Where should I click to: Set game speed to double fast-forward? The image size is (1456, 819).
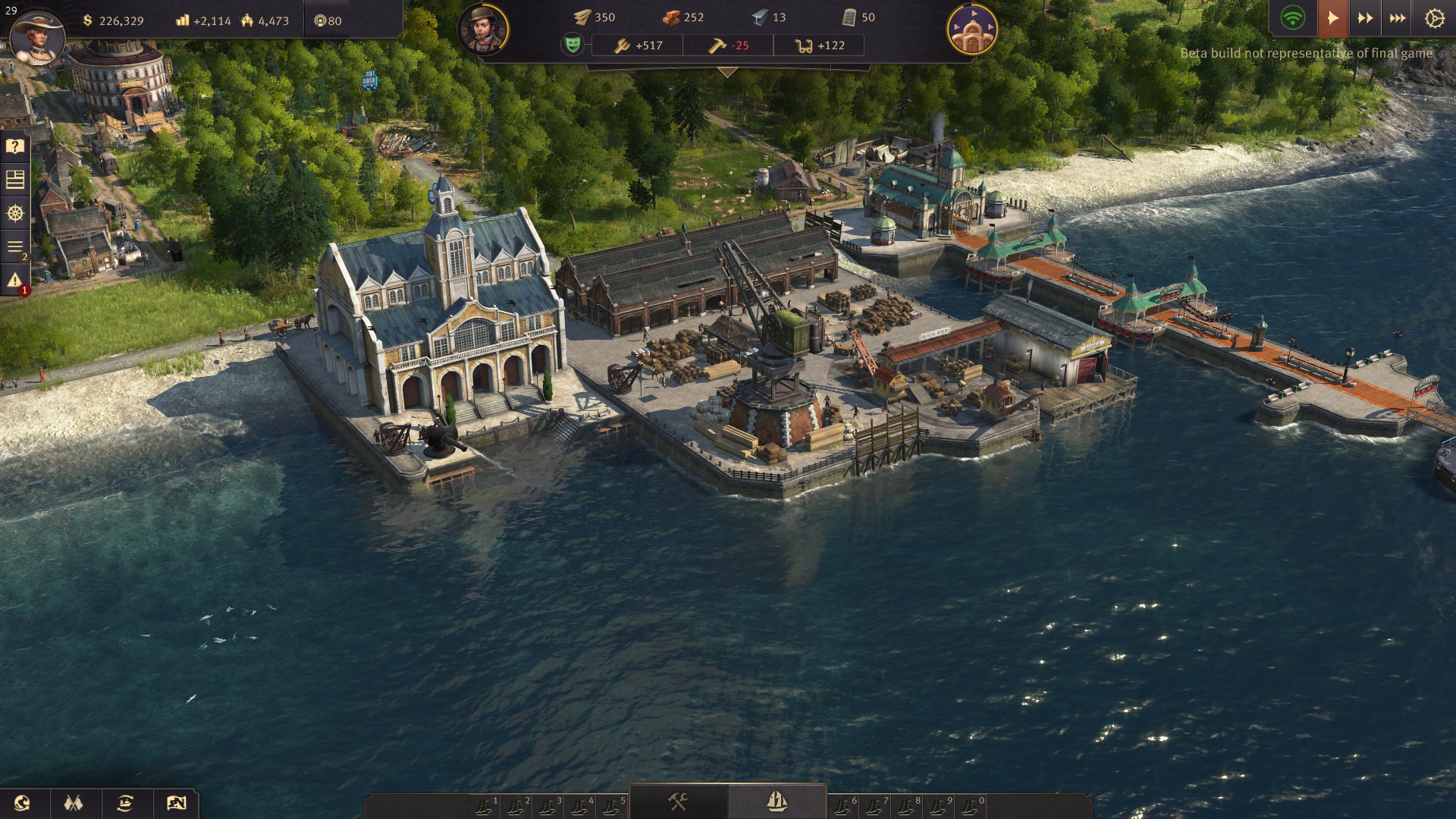point(1365,18)
